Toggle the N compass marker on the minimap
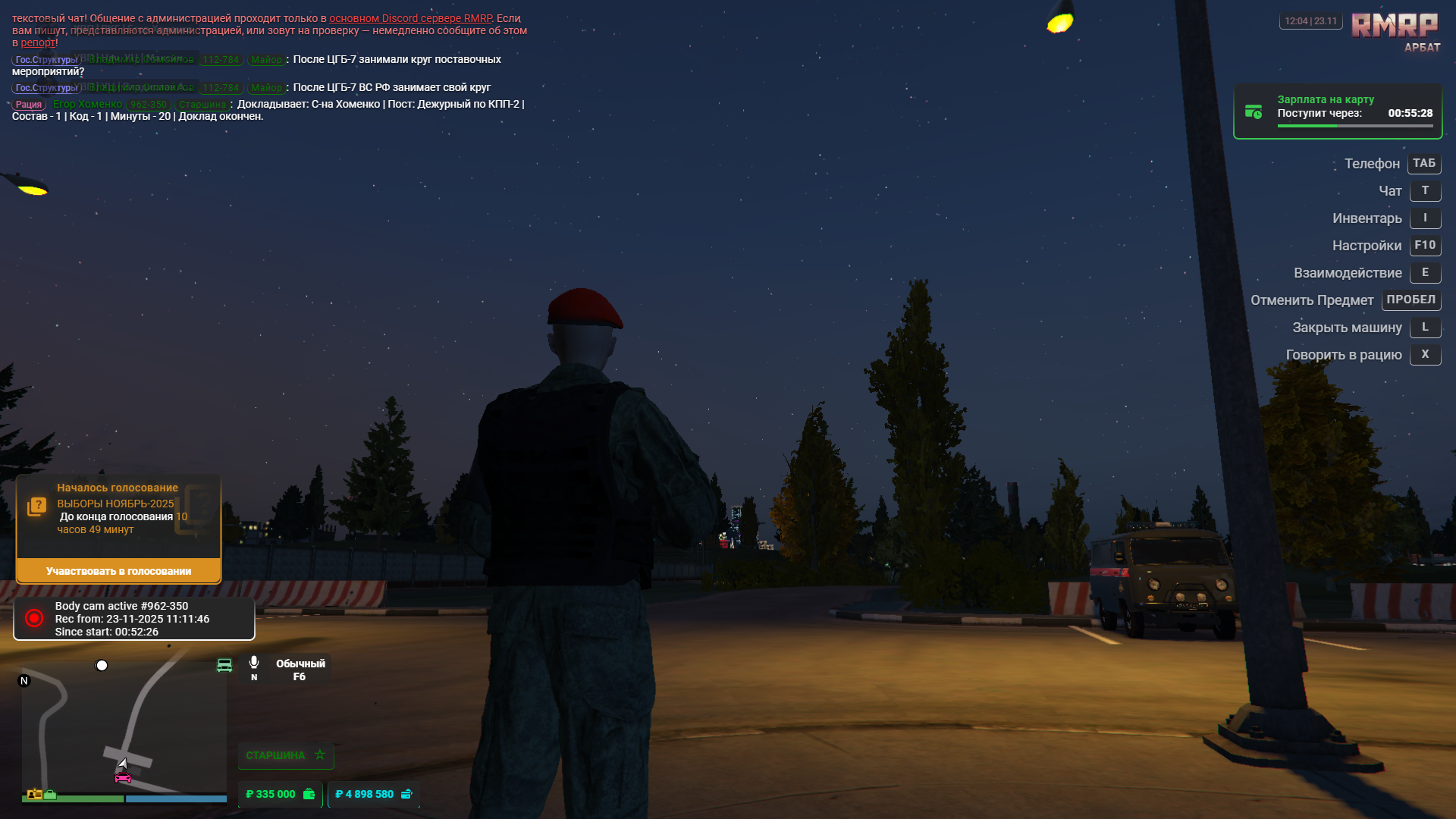This screenshot has width=1456, height=819. pos(23,681)
